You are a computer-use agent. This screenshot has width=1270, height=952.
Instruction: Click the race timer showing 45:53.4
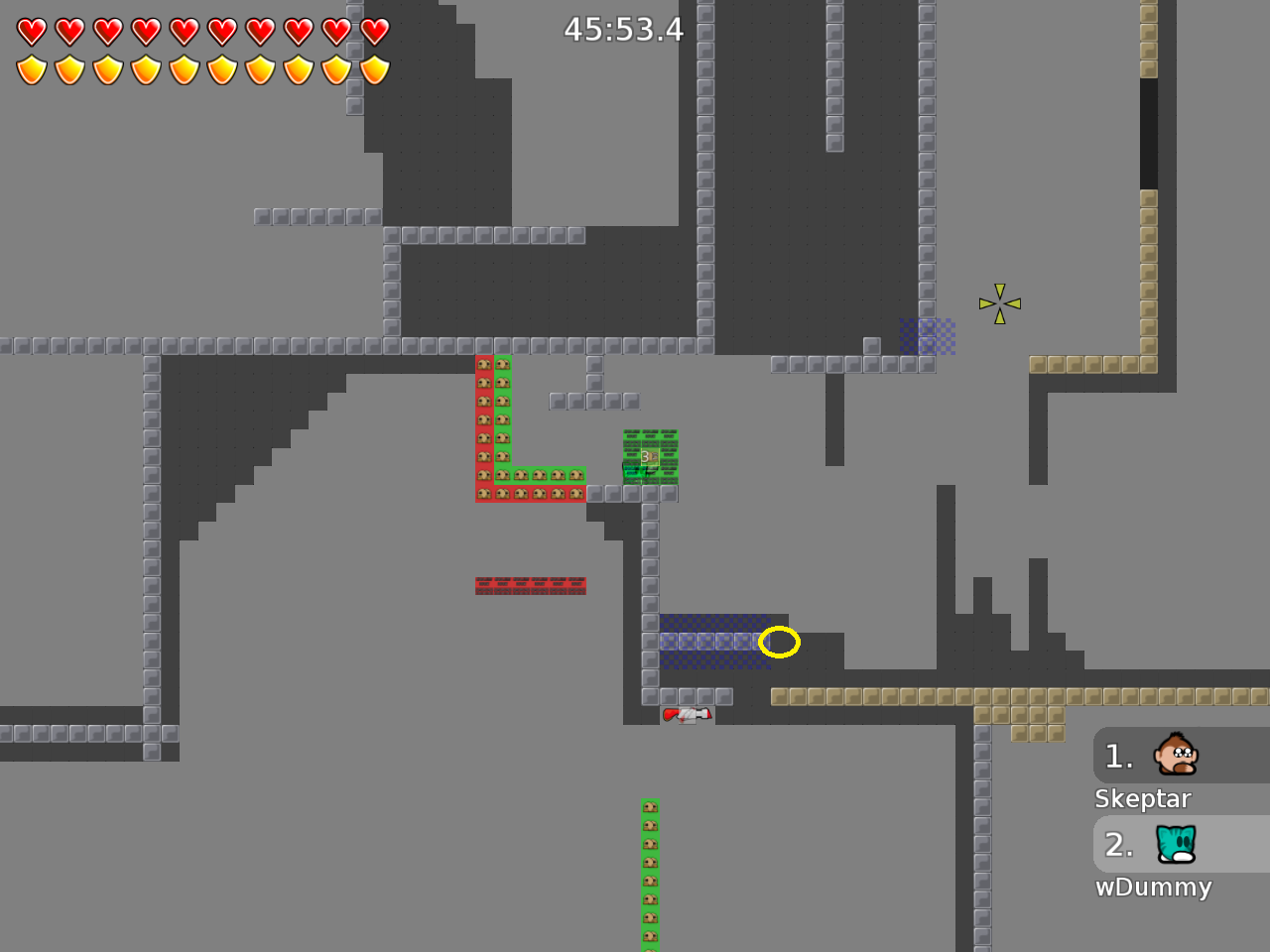[x=623, y=30]
